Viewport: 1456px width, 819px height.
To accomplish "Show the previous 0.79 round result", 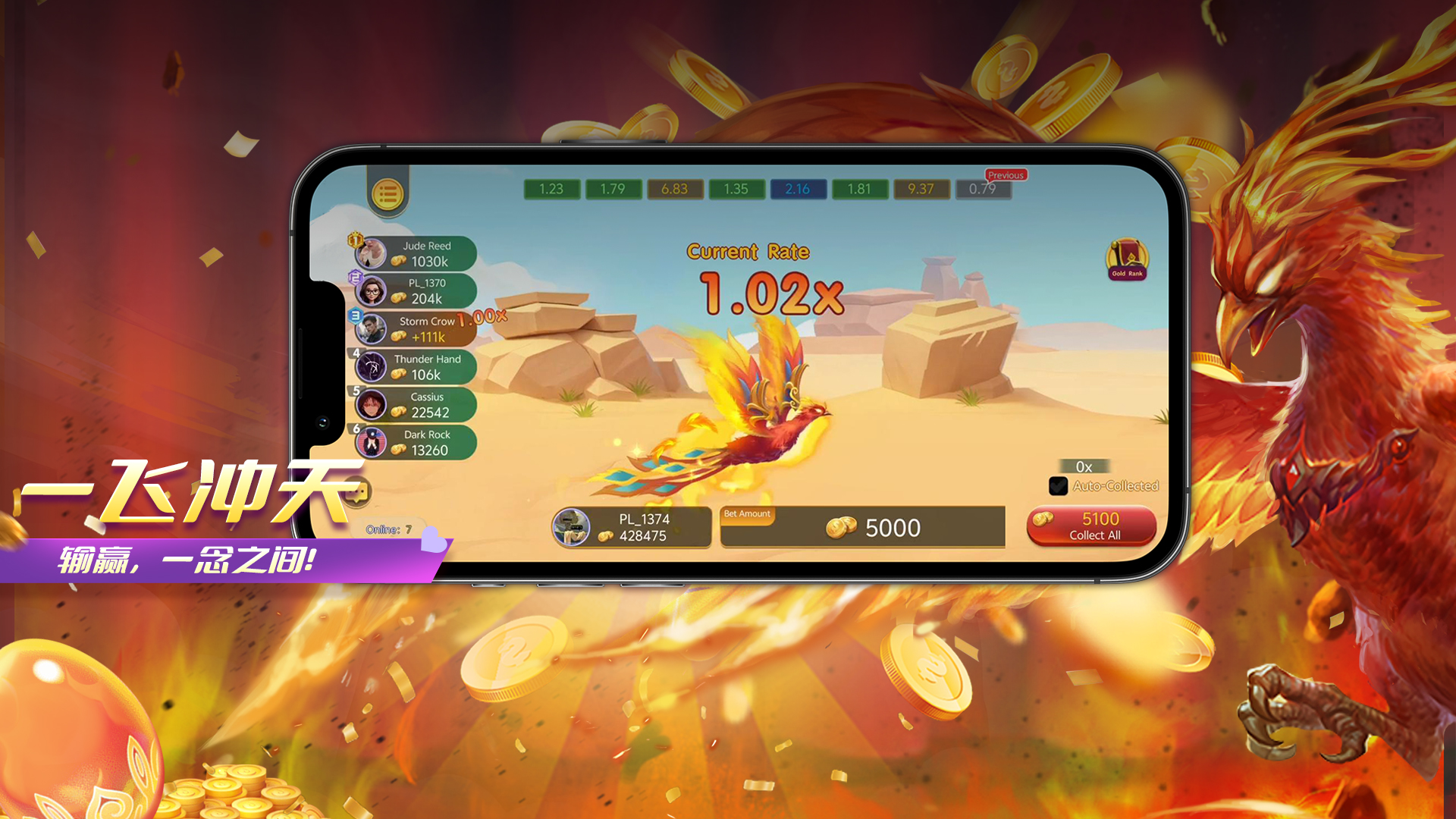I will coord(983,189).
